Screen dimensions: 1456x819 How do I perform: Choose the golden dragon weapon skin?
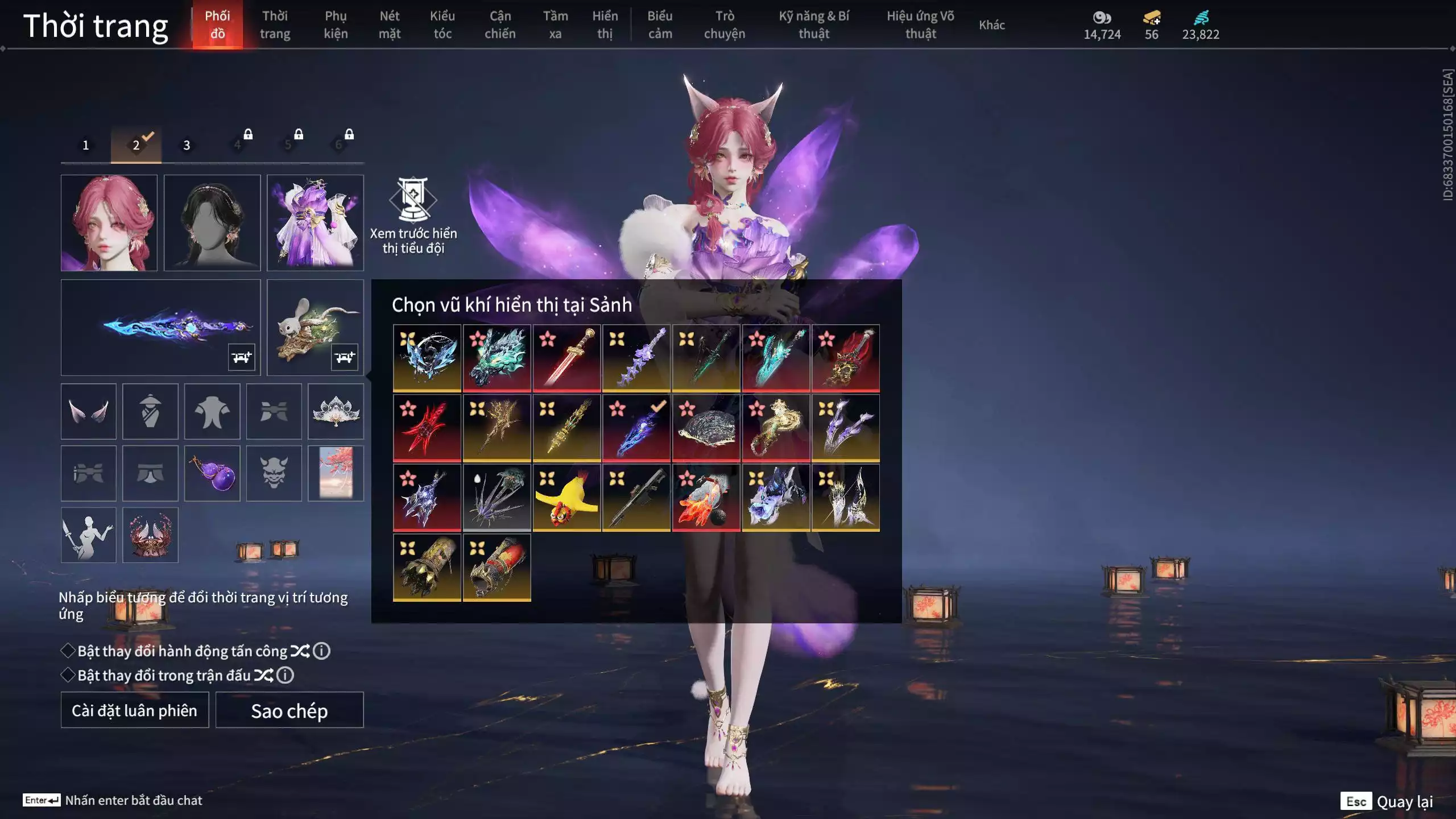[776, 428]
